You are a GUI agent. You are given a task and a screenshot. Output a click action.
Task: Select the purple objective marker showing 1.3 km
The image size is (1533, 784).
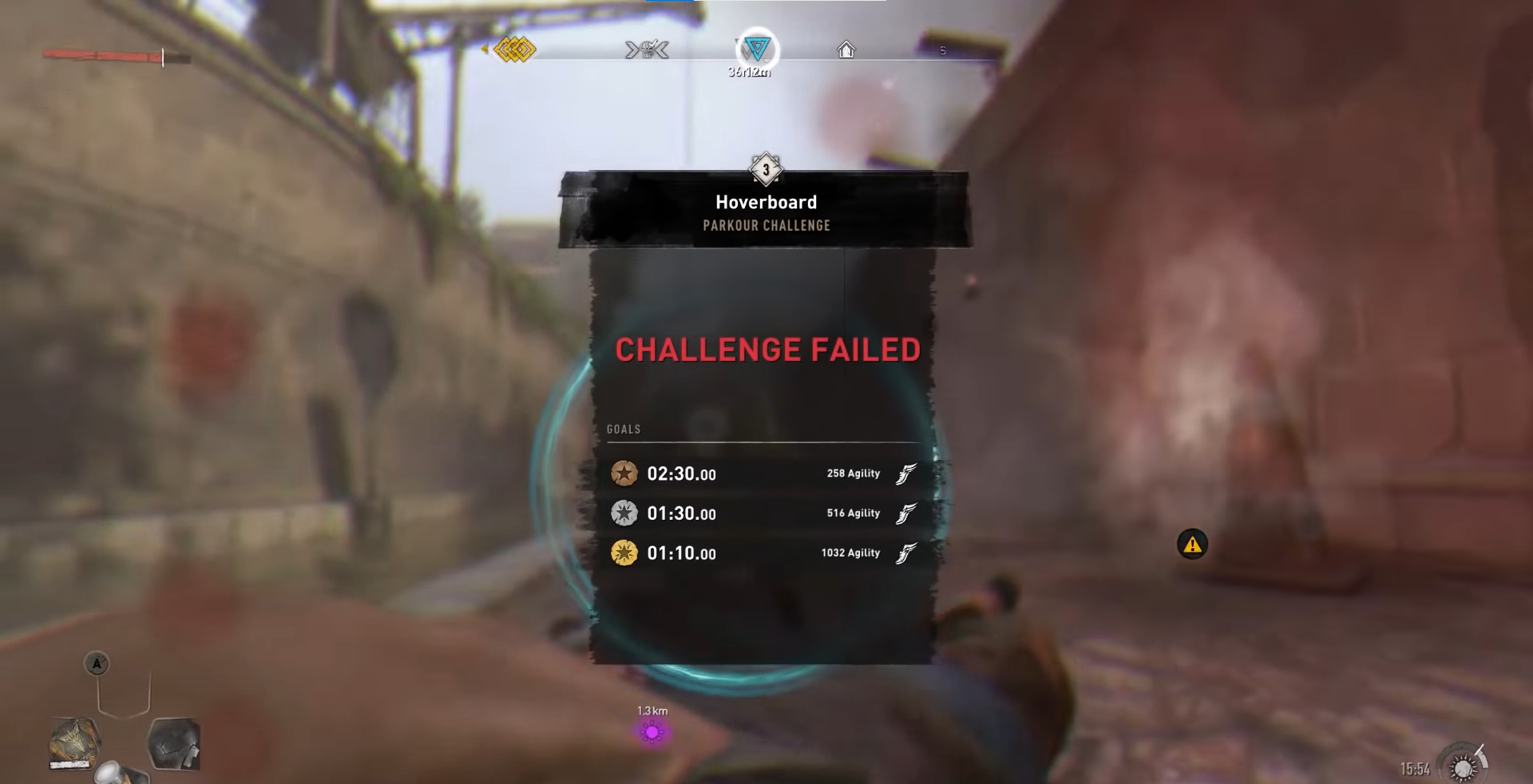(652, 731)
